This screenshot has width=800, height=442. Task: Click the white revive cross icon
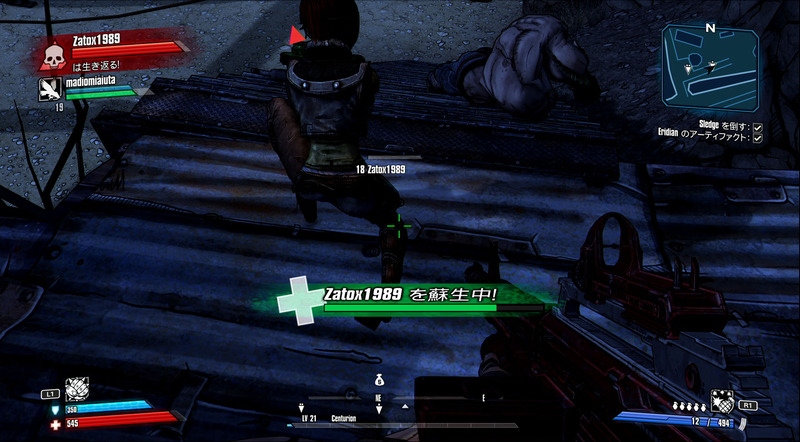tap(300, 297)
